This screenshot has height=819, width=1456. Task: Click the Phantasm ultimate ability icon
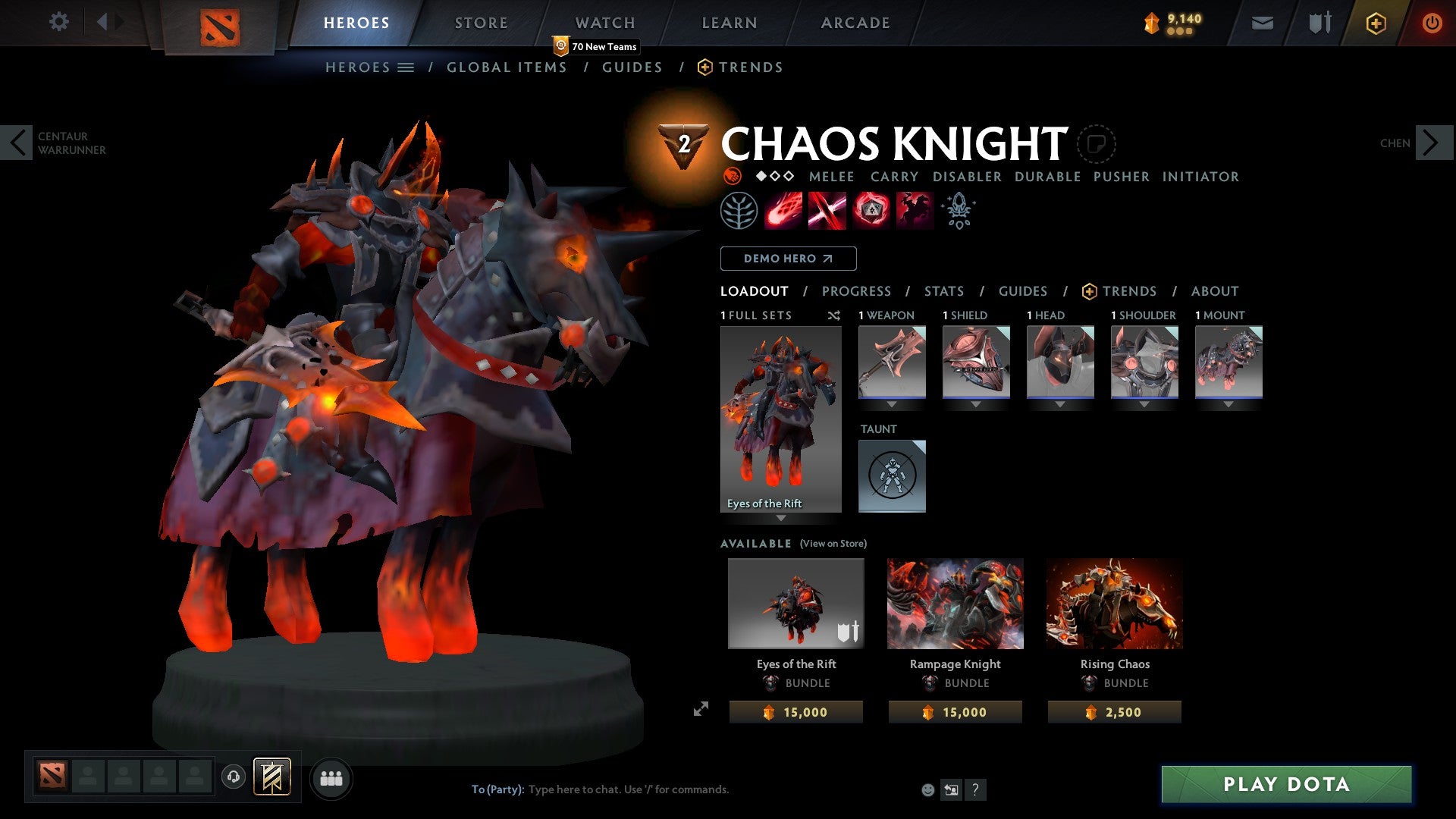coord(914,211)
